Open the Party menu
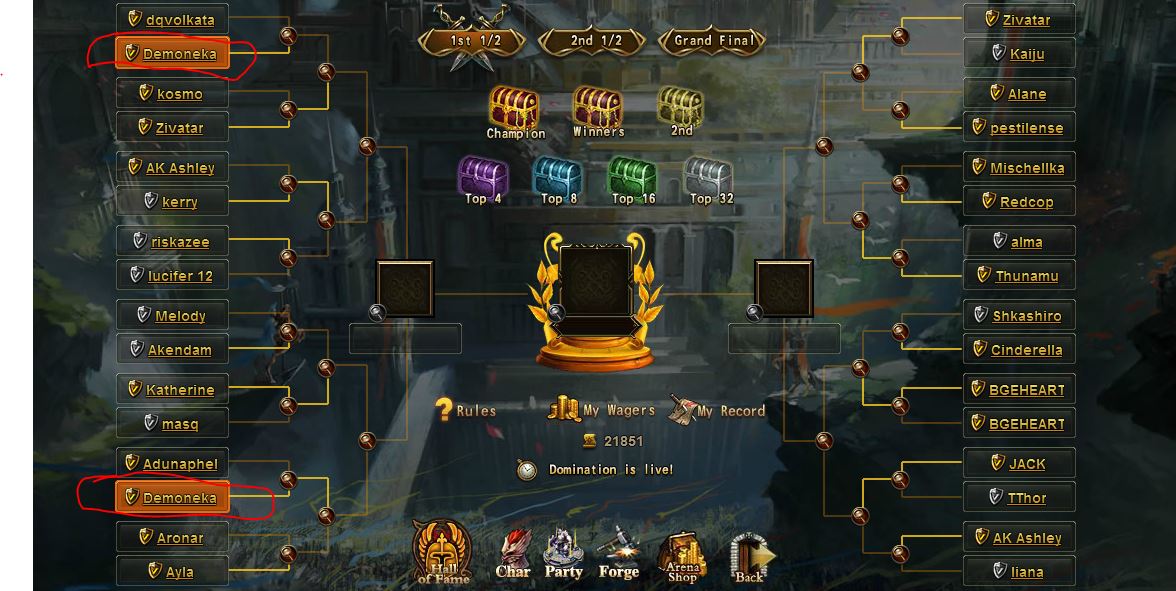The width and height of the screenshot is (1176, 591). 563,555
